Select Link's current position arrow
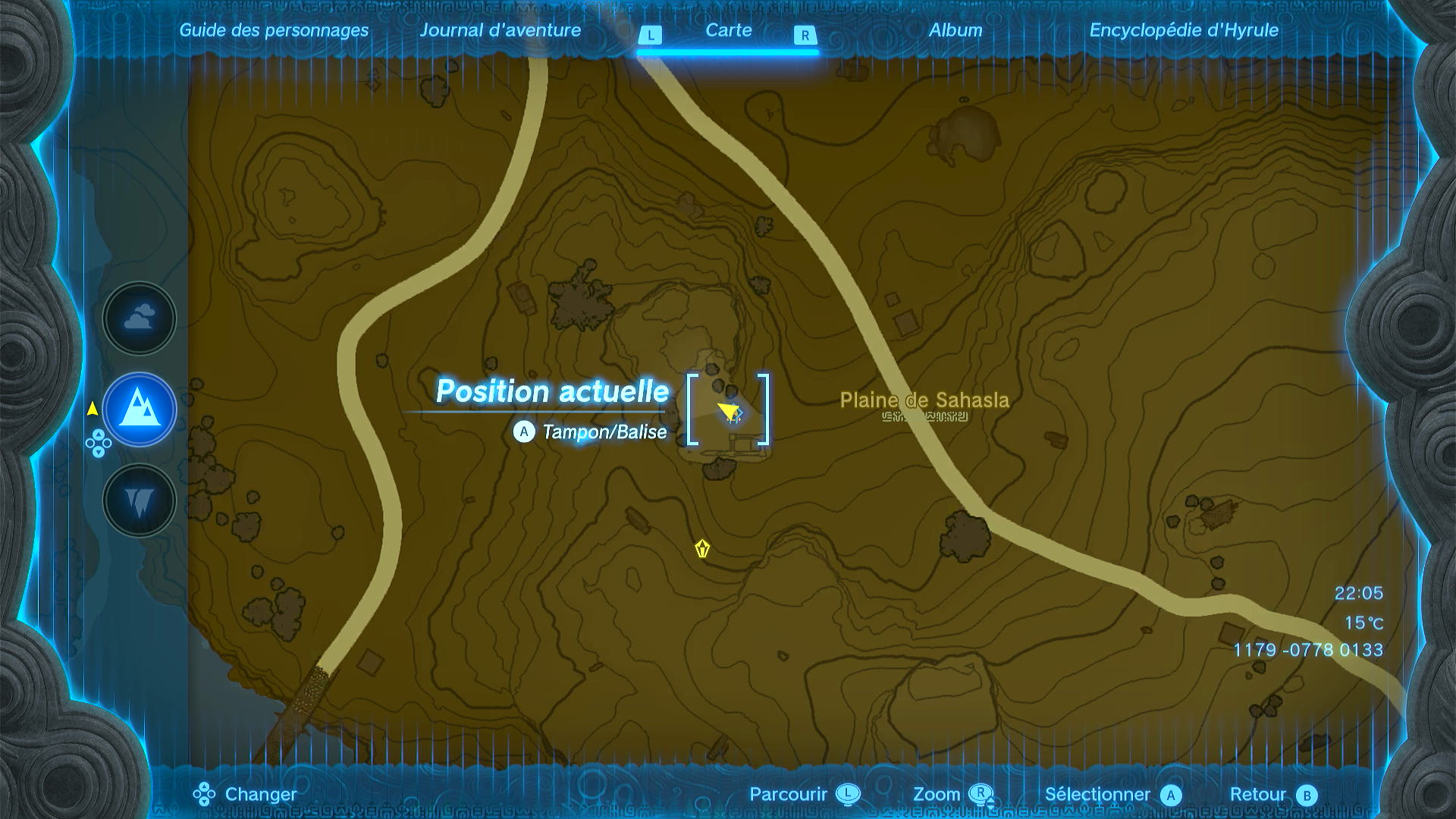The width and height of the screenshot is (1456, 819). click(x=729, y=412)
